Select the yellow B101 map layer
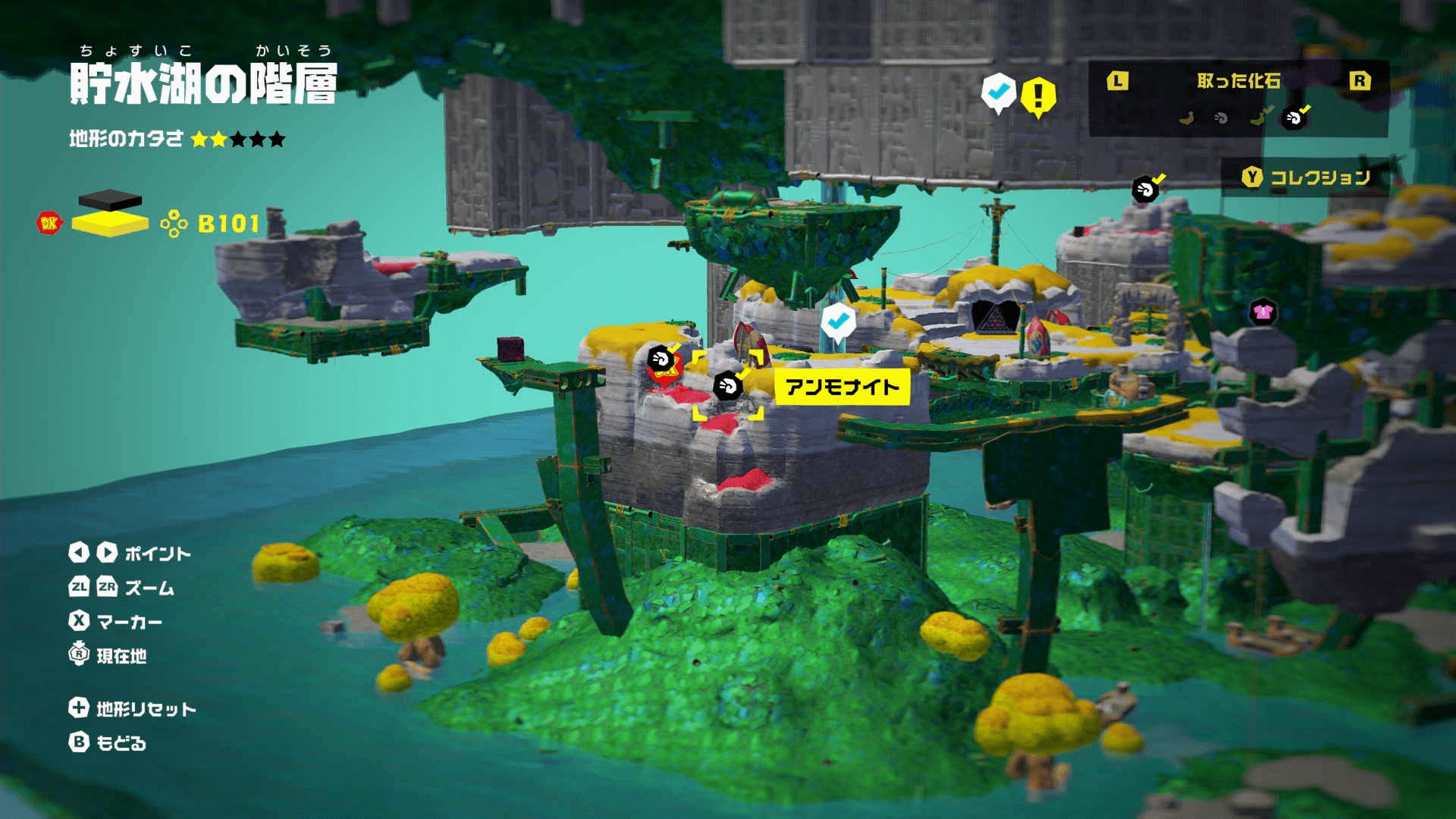Image resolution: width=1456 pixels, height=819 pixels. pyautogui.click(x=110, y=224)
